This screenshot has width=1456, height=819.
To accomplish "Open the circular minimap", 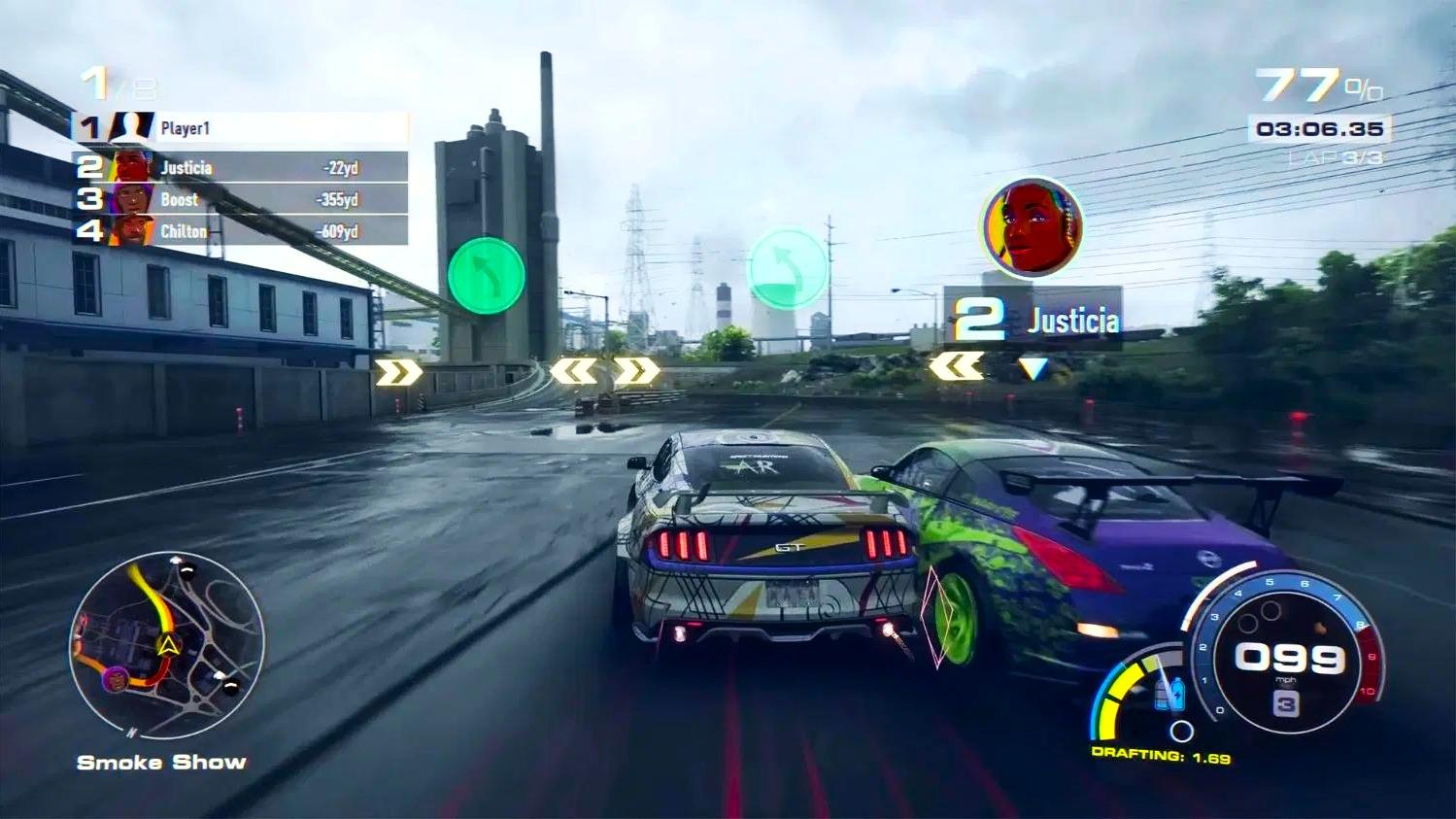I will pos(167,647).
